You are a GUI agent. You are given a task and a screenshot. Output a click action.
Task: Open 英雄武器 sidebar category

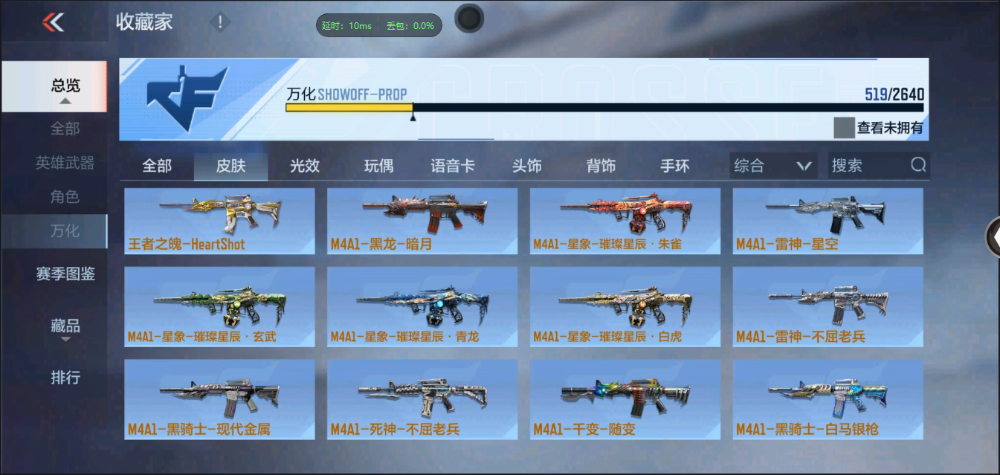pos(66,163)
